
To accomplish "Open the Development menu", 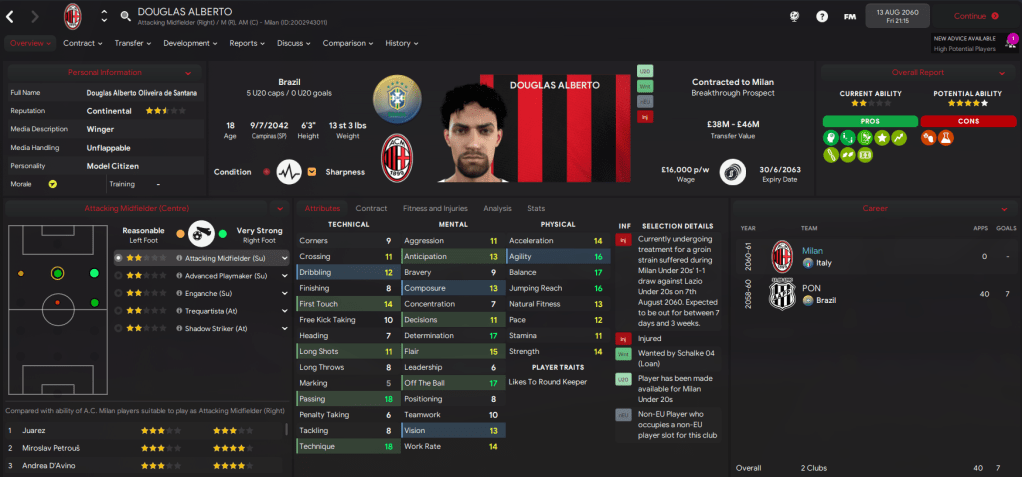I will 191,43.
